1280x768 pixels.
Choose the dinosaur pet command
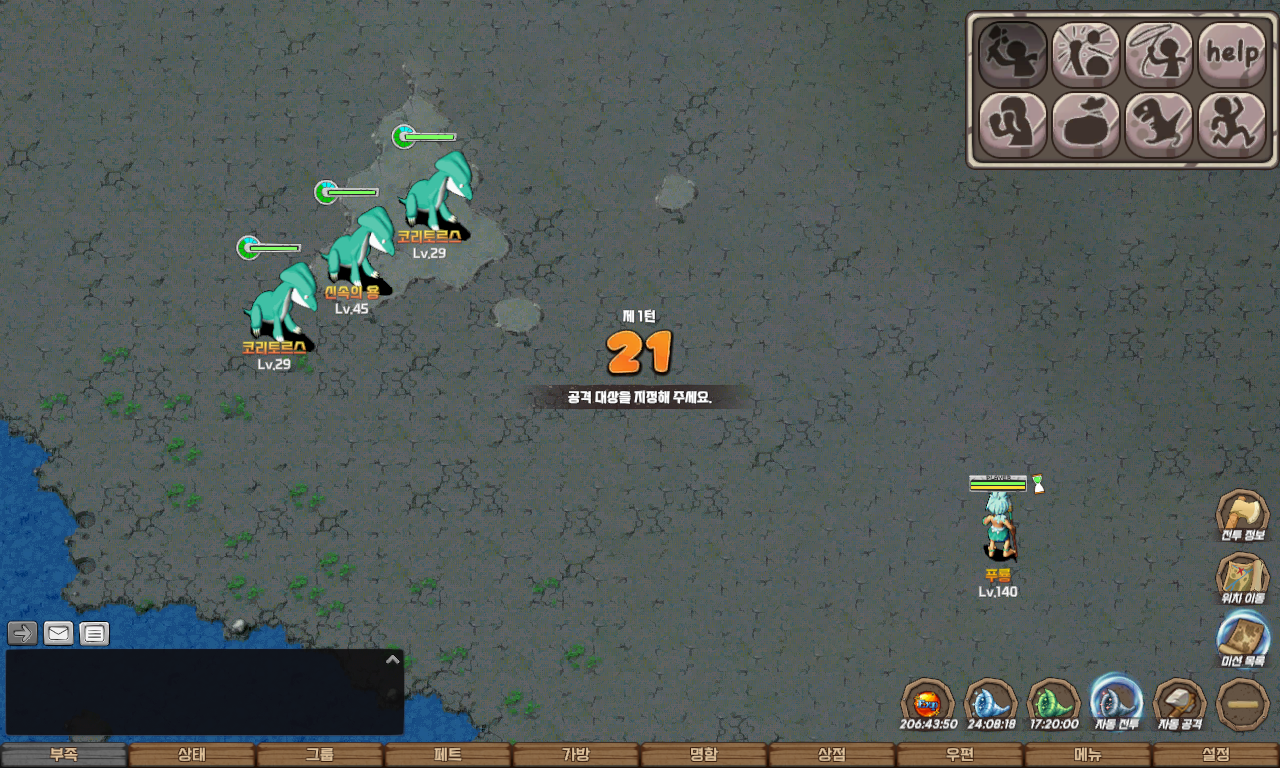click(1159, 125)
